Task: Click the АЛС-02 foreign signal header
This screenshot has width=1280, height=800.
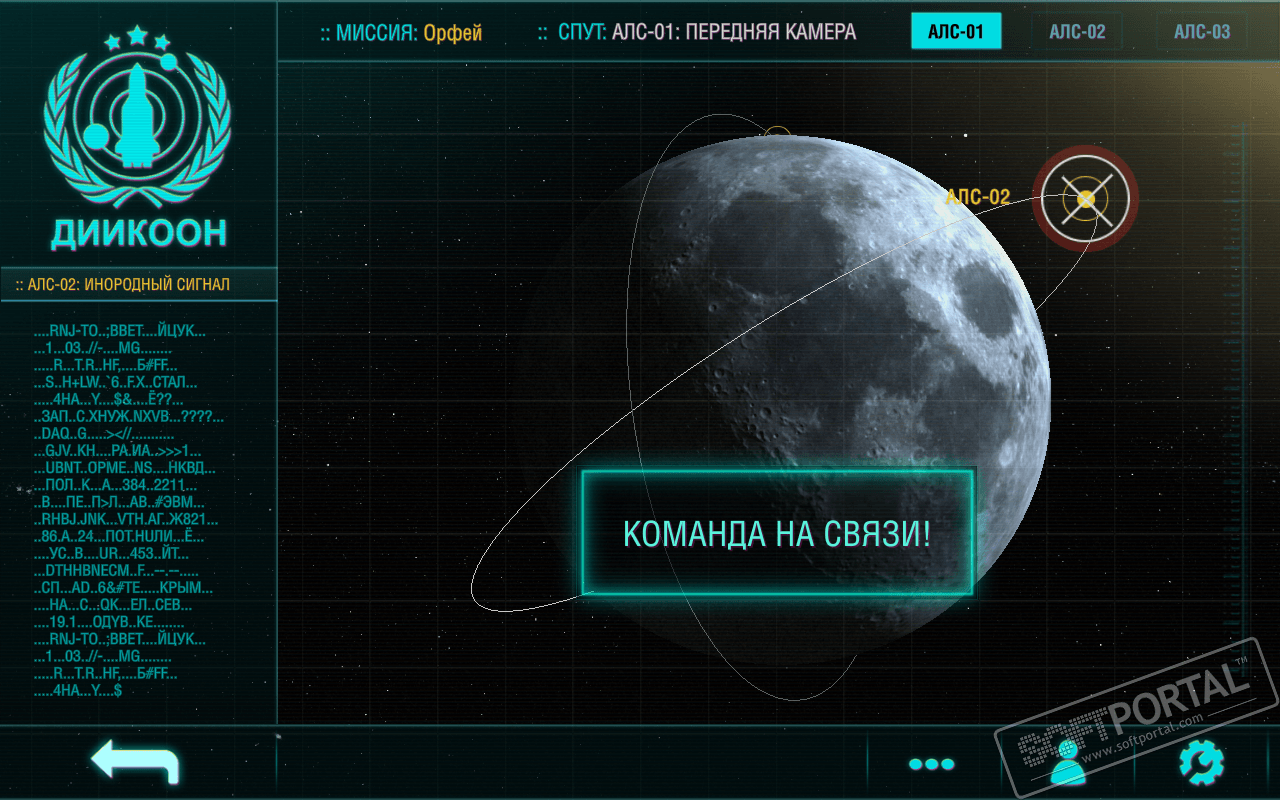Action: coord(138,285)
